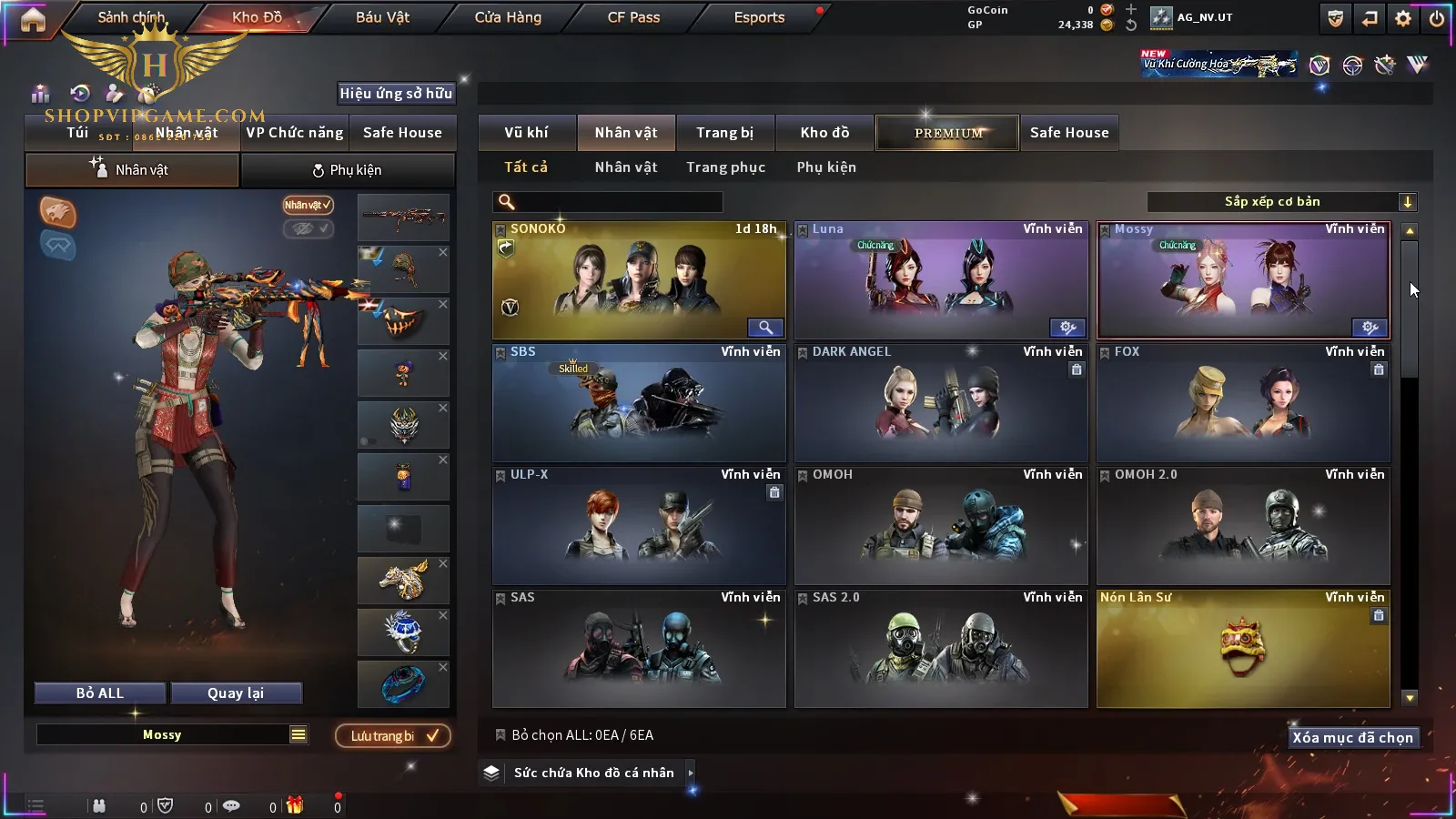The height and width of the screenshot is (819, 1456).
Task: Click the Bỏ ALL button
Action: coord(100,693)
